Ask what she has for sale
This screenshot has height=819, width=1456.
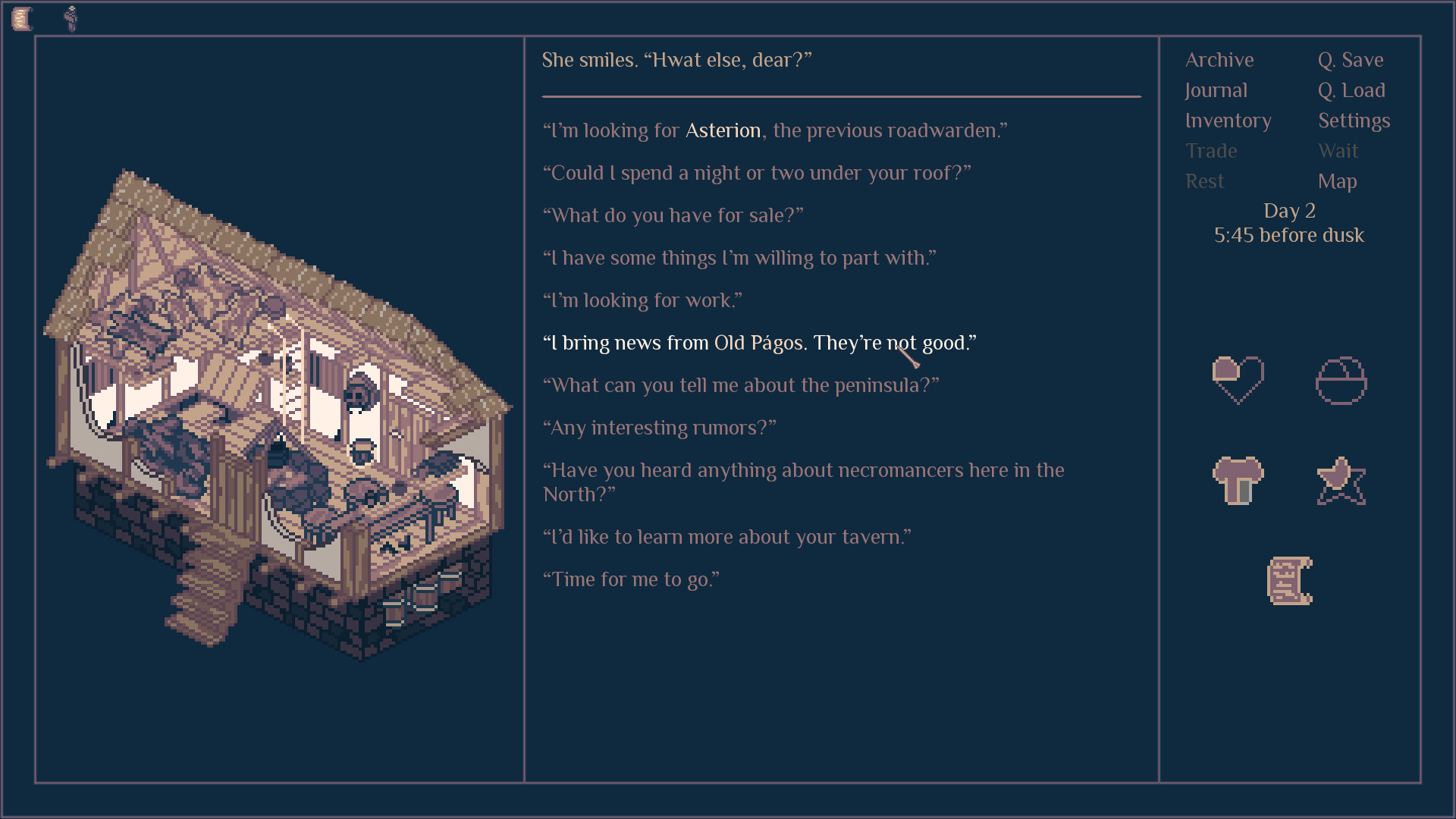(x=673, y=215)
